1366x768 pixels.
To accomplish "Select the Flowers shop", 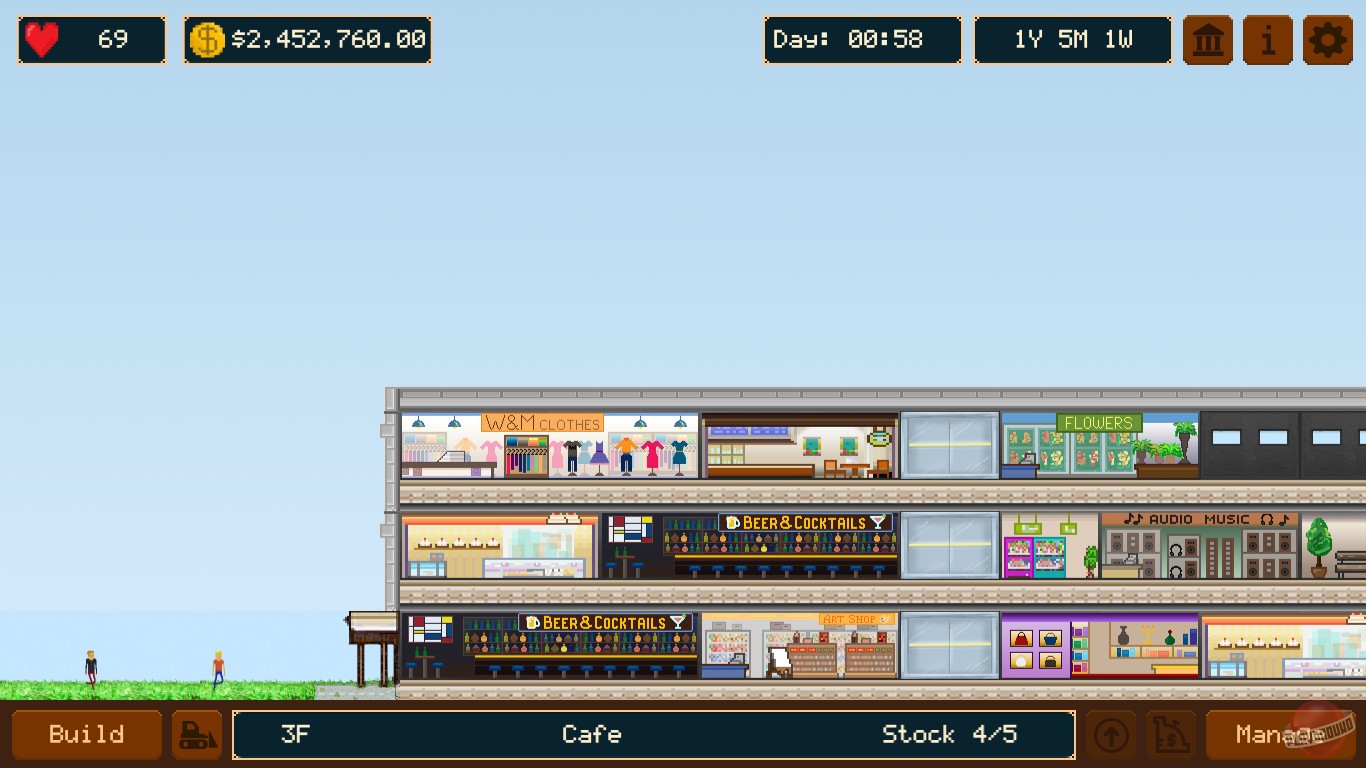I will [x=1098, y=445].
